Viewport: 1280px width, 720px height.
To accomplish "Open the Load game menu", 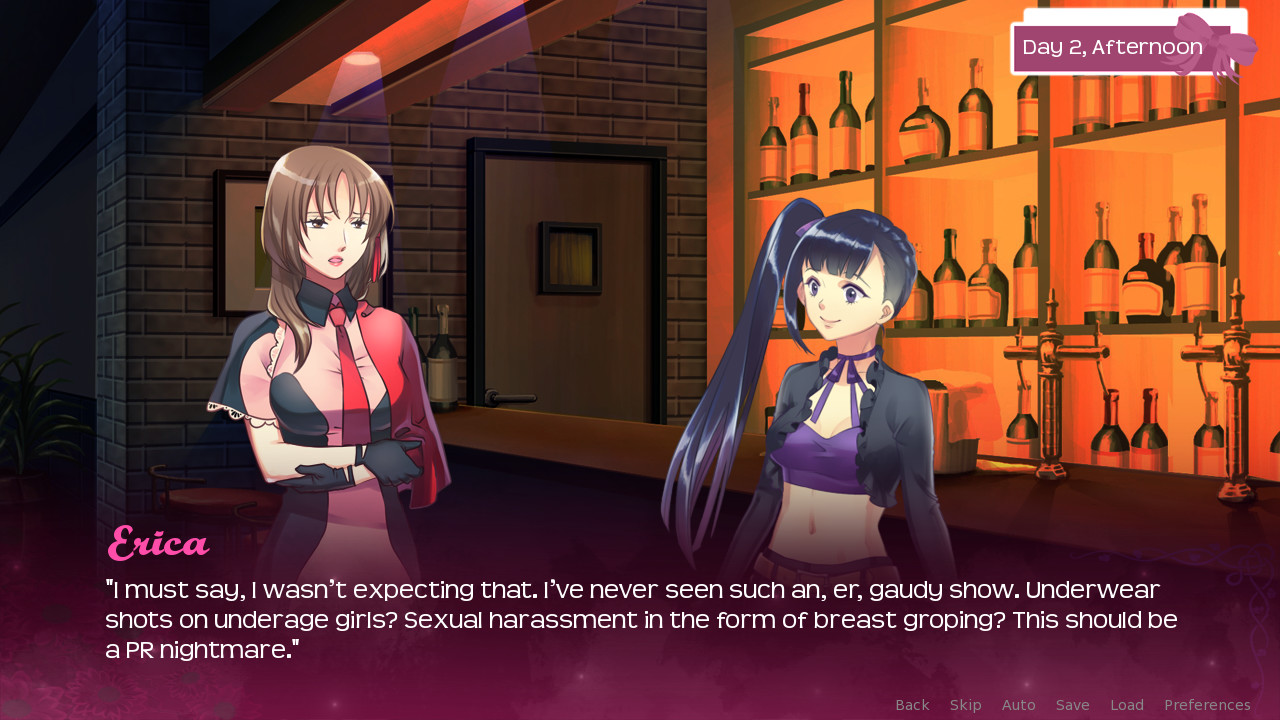I will point(1126,705).
